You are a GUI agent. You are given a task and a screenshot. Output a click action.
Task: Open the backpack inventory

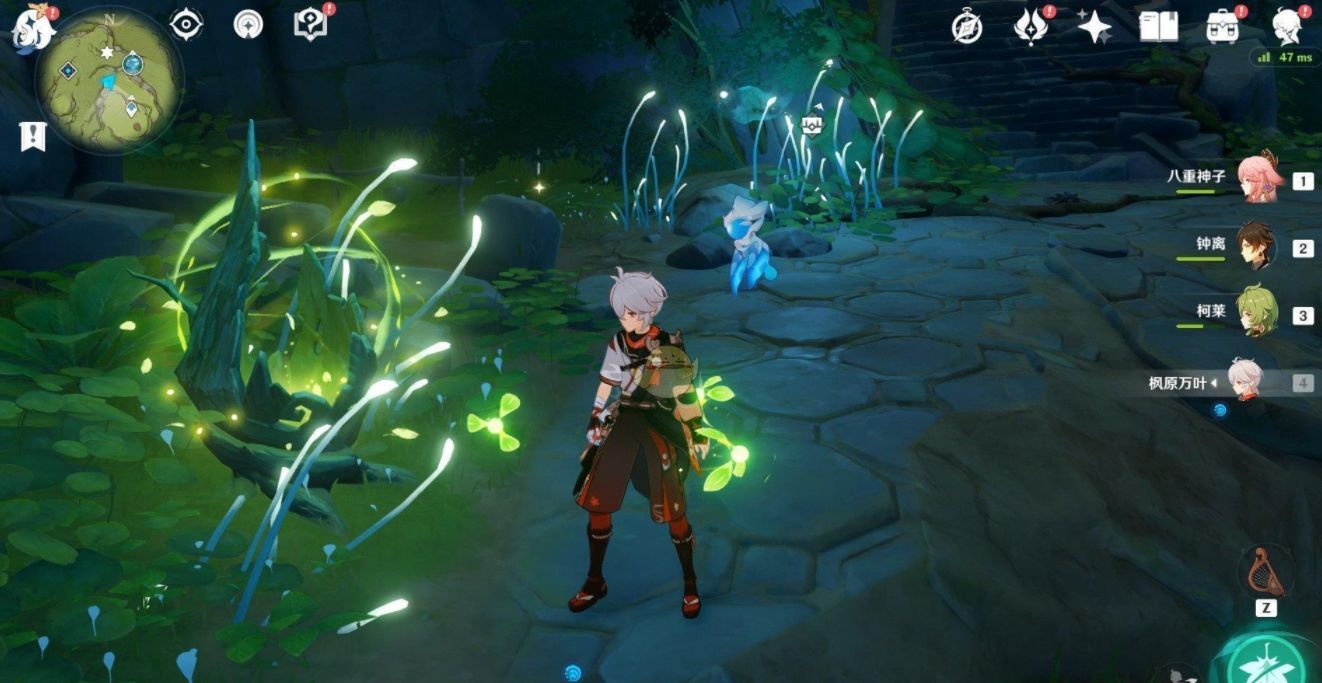[x=1221, y=27]
